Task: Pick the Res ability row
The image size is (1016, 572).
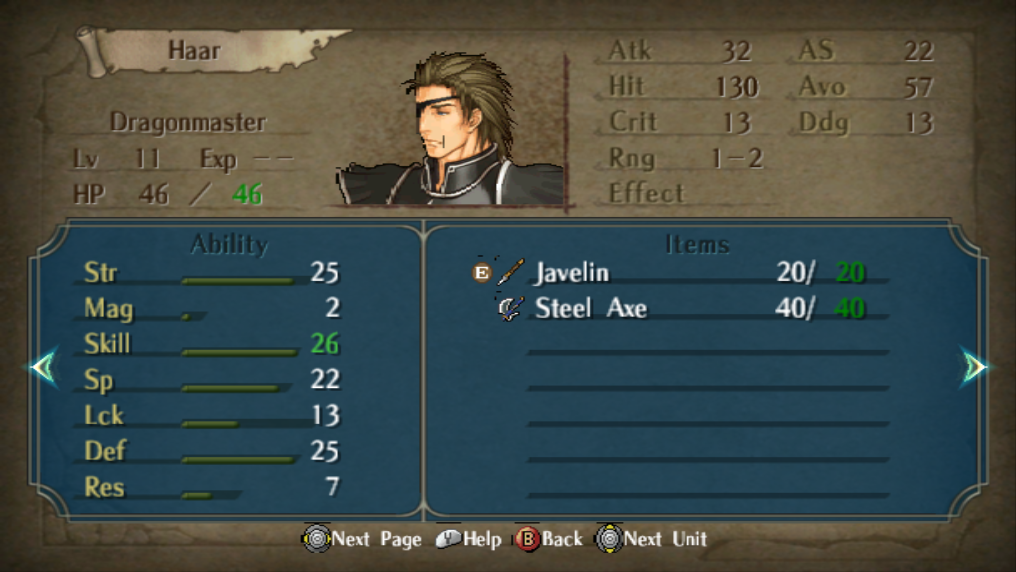Action: [211, 487]
